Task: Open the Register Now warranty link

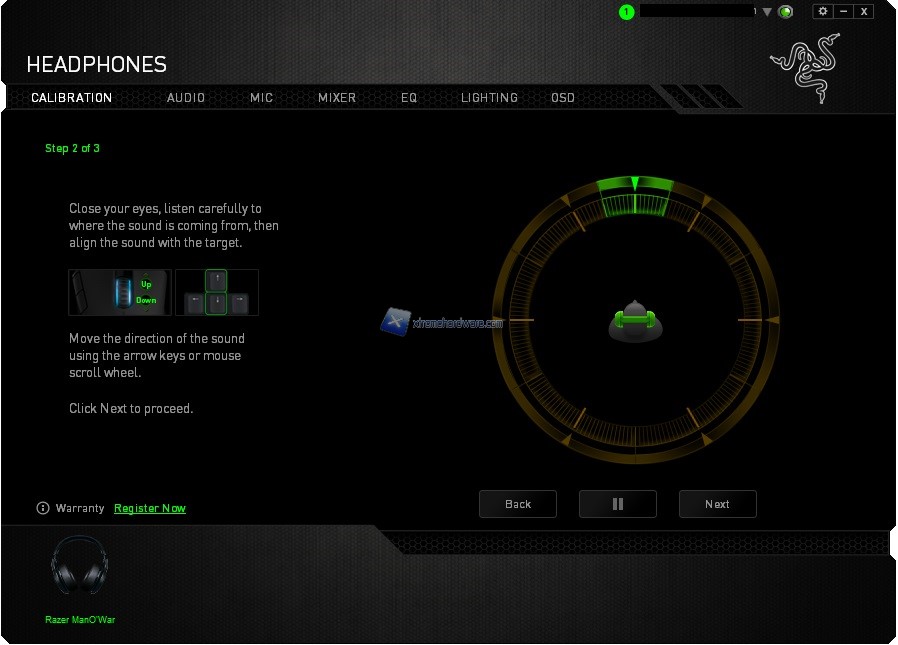Action: (150, 508)
